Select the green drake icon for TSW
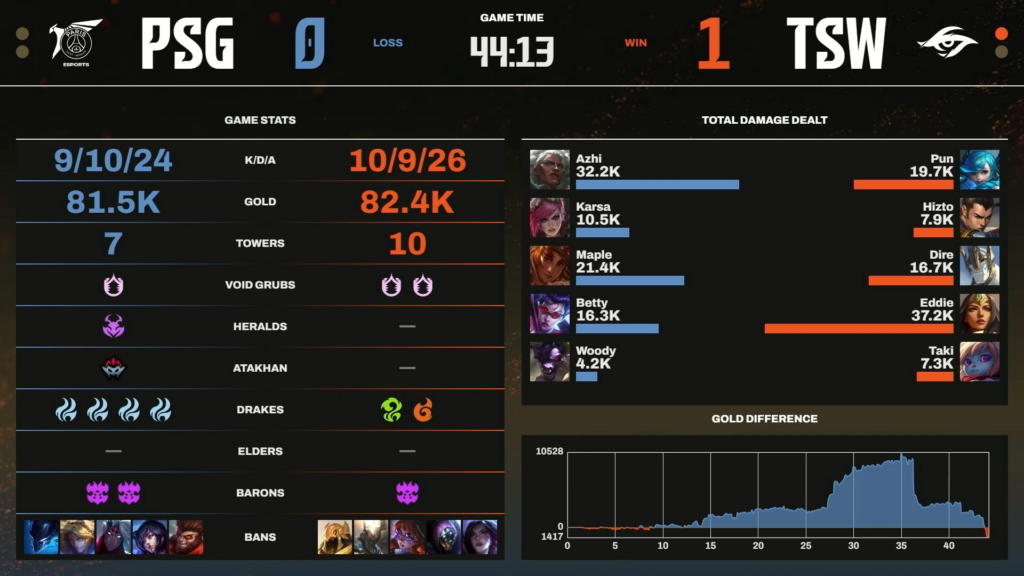The height and width of the screenshot is (576, 1024). coord(390,410)
